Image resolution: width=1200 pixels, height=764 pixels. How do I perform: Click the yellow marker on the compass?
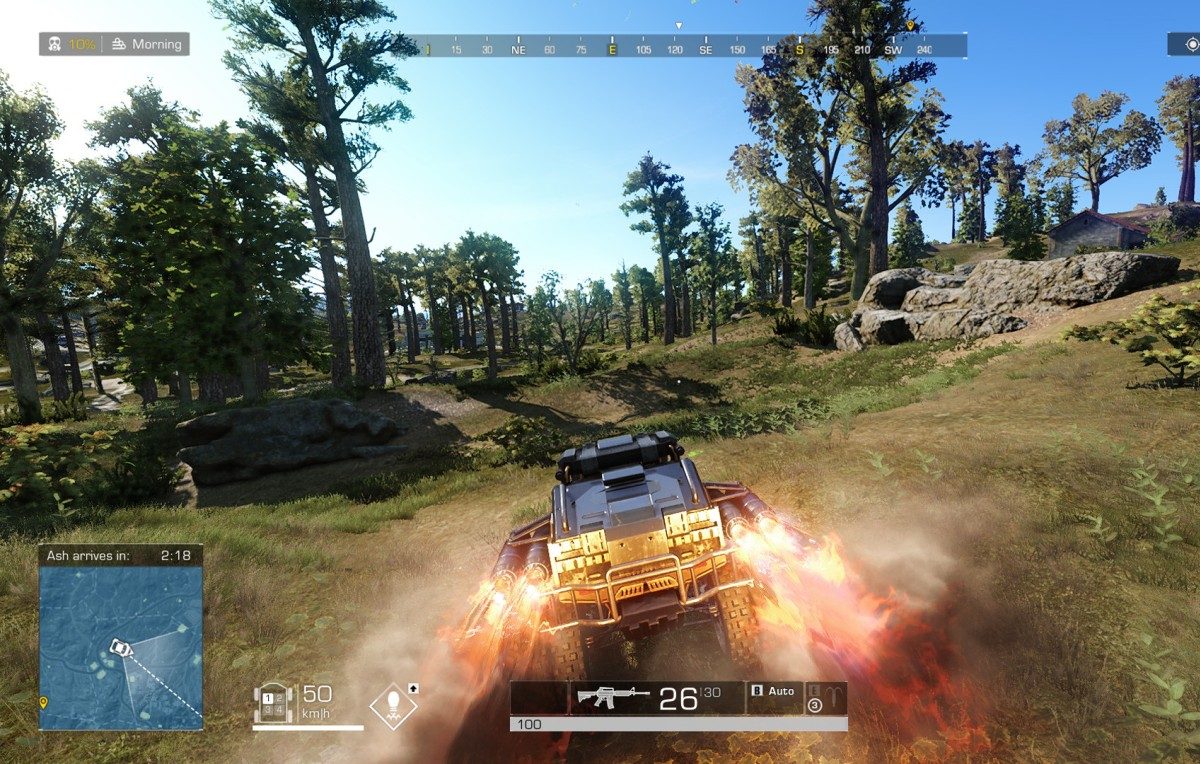coord(910,26)
